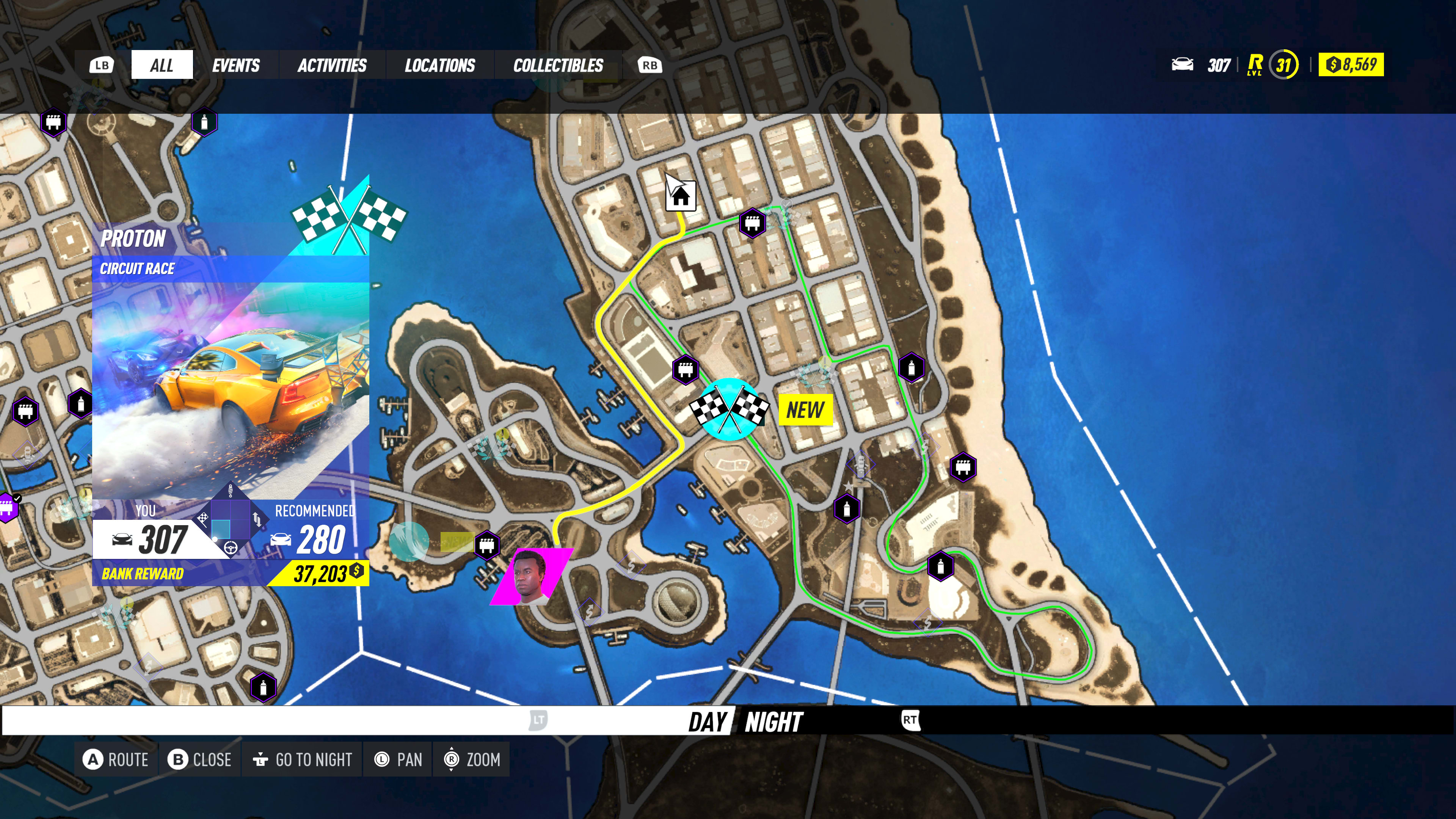Open the ACTIVITIES filter tab

coord(332,65)
